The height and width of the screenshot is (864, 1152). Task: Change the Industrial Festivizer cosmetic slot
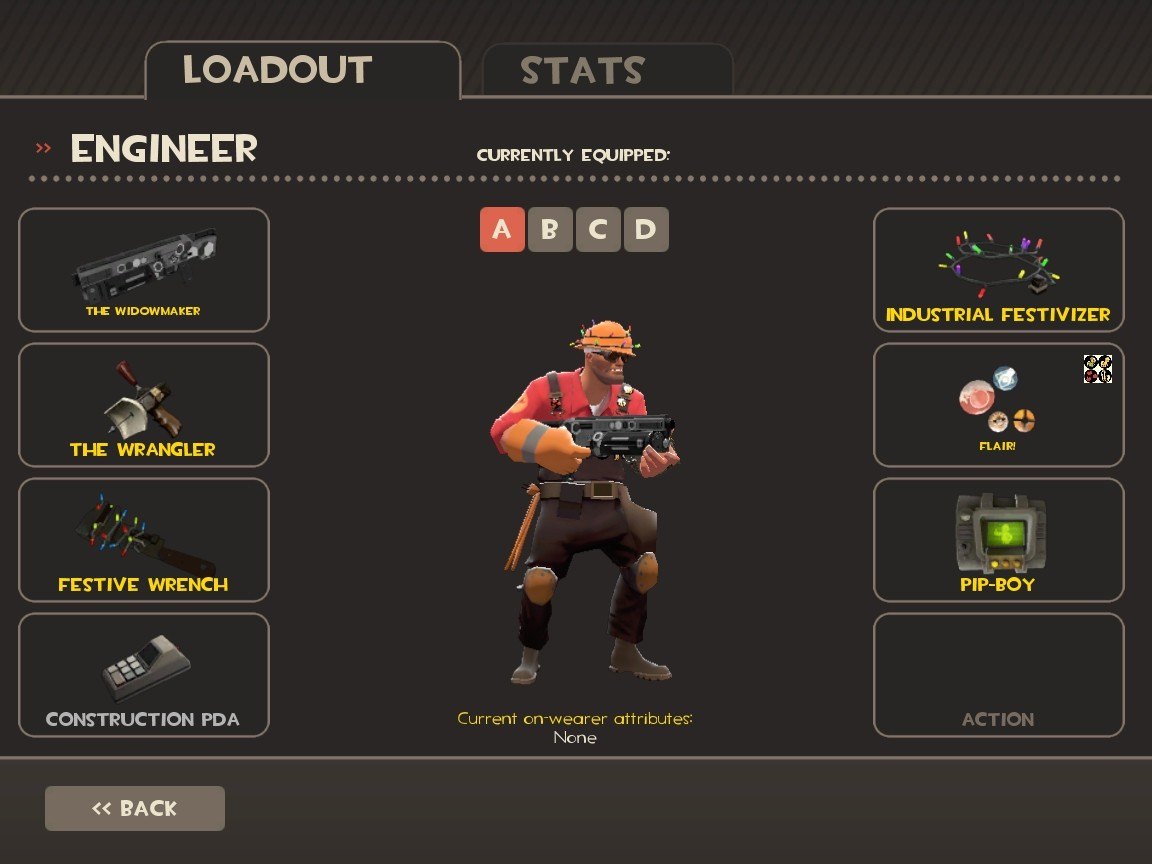click(x=998, y=269)
